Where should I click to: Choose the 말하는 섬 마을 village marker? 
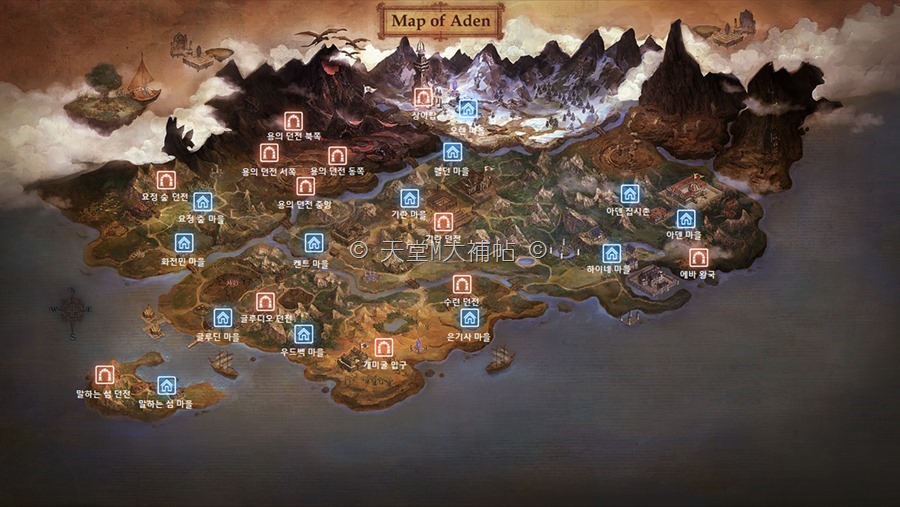click(167, 385)
